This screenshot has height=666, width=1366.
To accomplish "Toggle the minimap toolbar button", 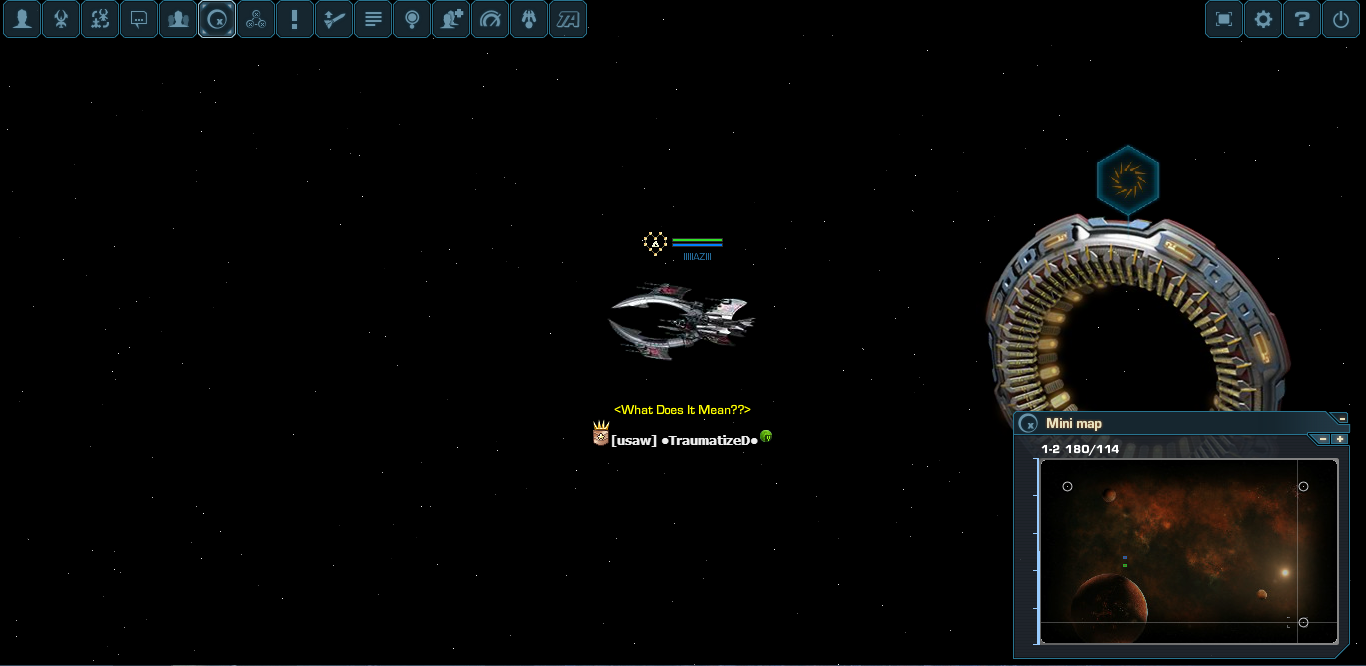I will (217, 19).
